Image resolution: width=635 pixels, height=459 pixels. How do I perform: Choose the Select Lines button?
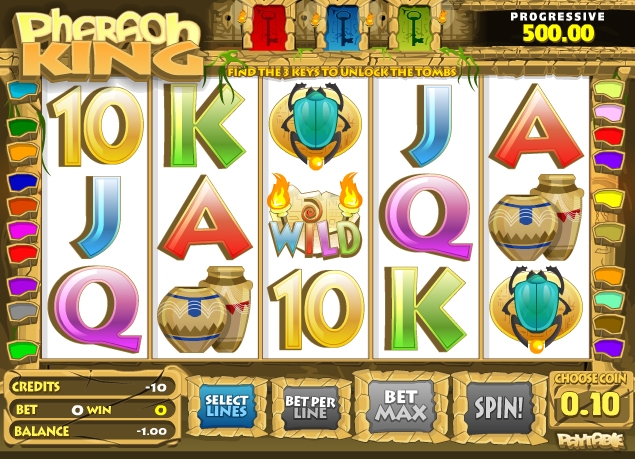(226, 406)
